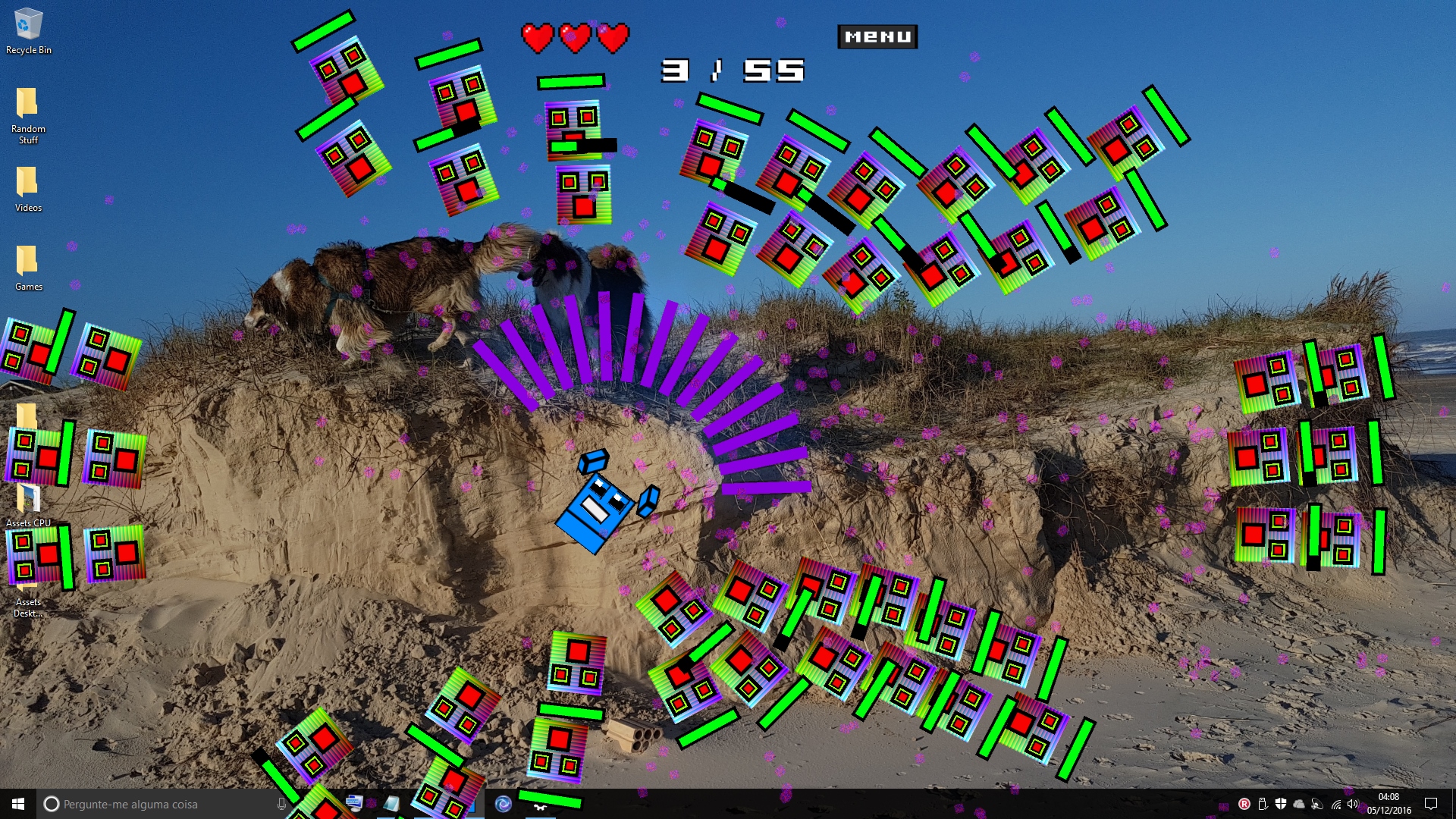Click the leftmost heart in the game HUD
Viewport: 1456px width, 819px height.
point(539,38)
